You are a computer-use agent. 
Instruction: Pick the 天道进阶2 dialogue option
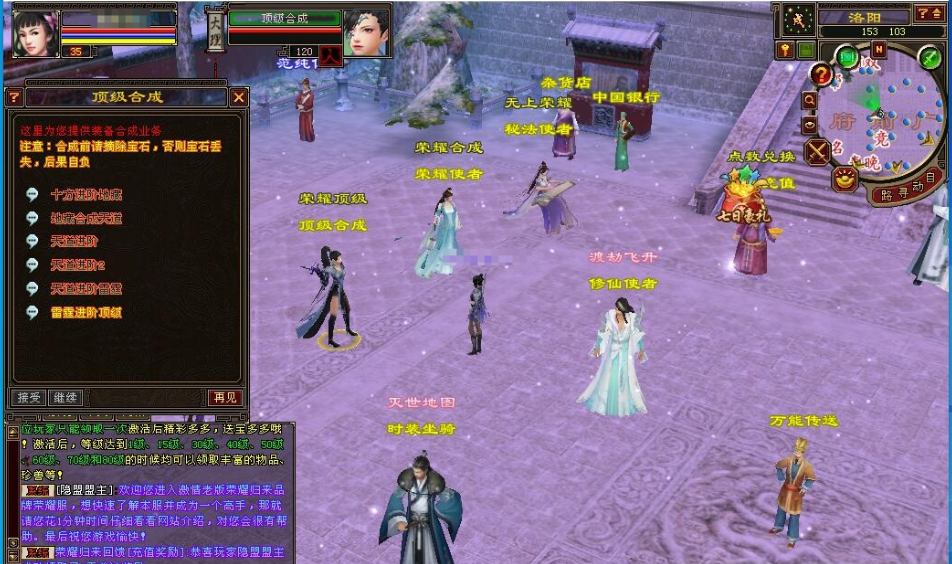77,265
